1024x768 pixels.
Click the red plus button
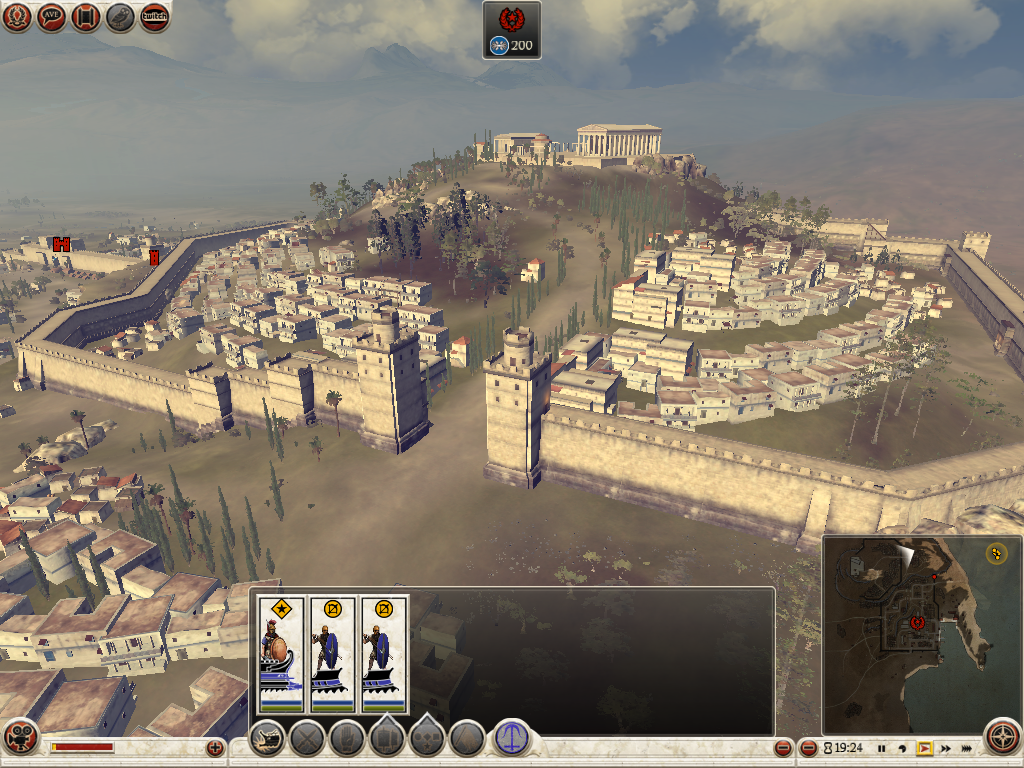(x=215, y=747)
